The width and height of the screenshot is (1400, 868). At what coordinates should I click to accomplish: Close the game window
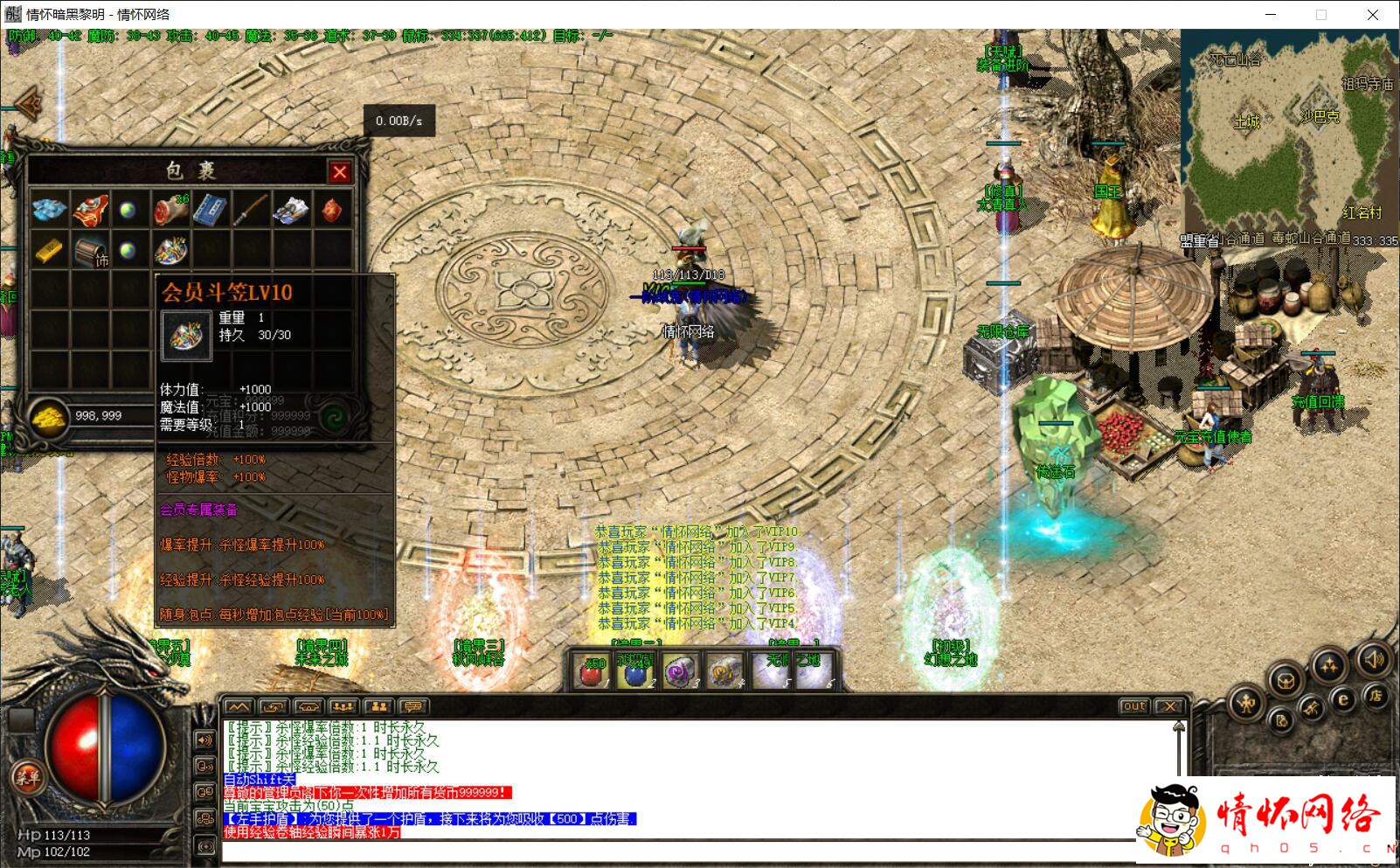tap(1372, 15)
